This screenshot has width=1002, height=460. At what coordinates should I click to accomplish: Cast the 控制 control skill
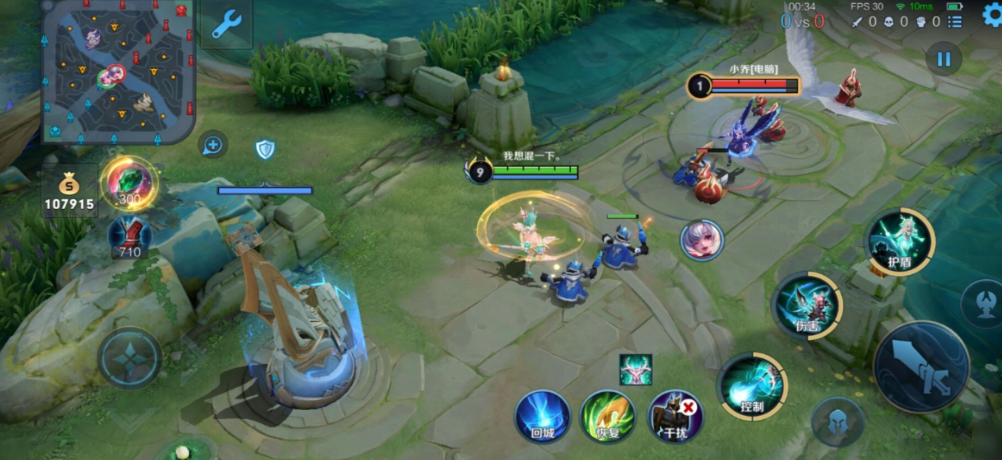point(752,385)
